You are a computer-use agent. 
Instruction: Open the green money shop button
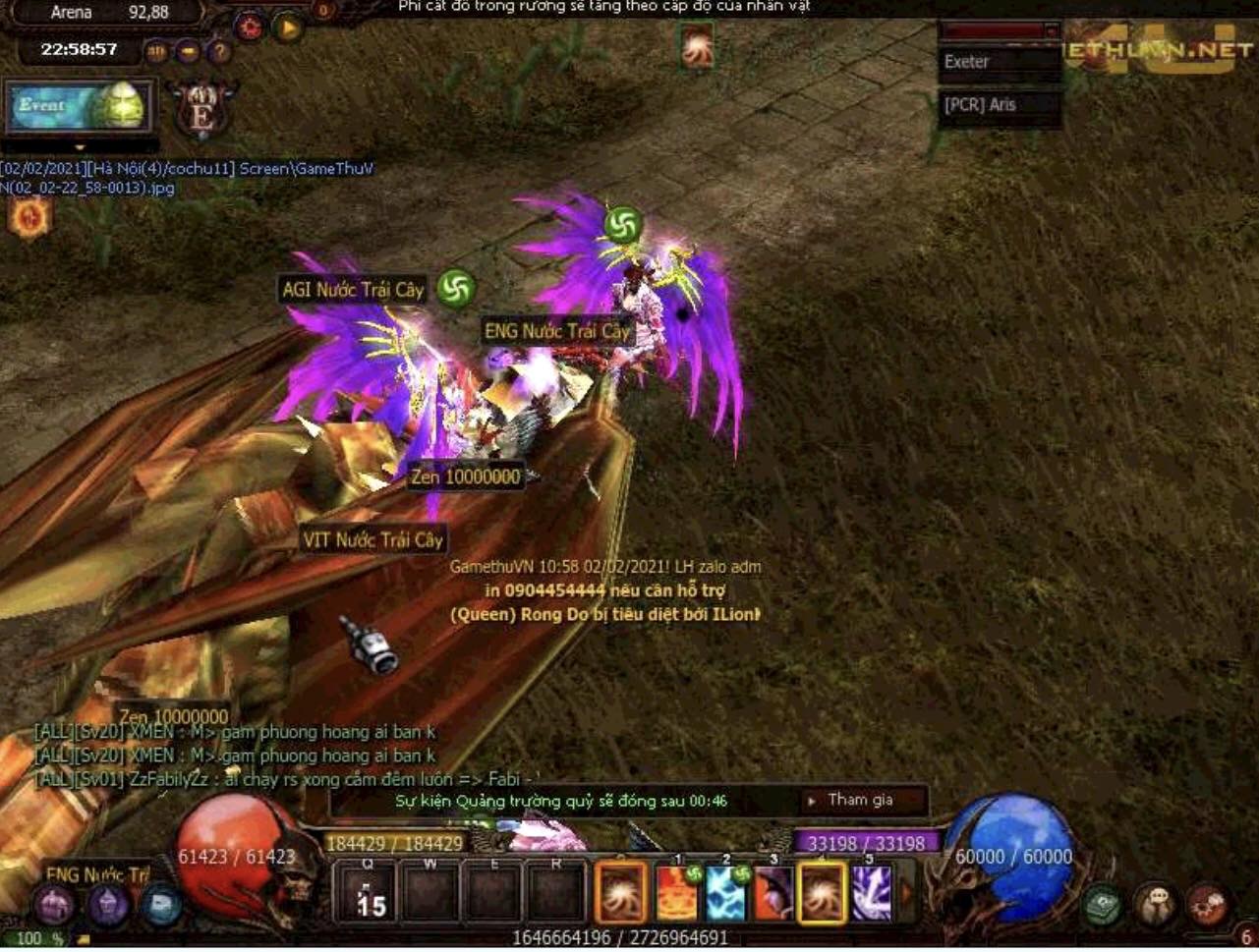[1103, 904]
